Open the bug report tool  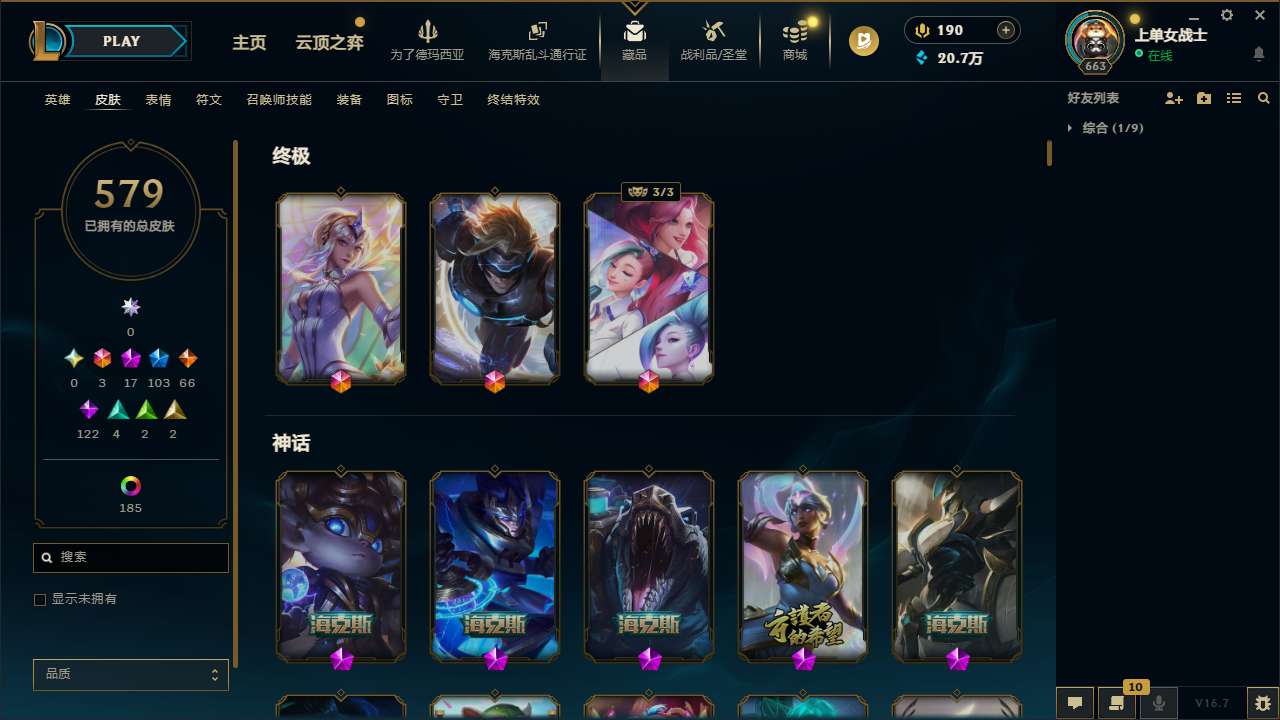click(1263, 703)
